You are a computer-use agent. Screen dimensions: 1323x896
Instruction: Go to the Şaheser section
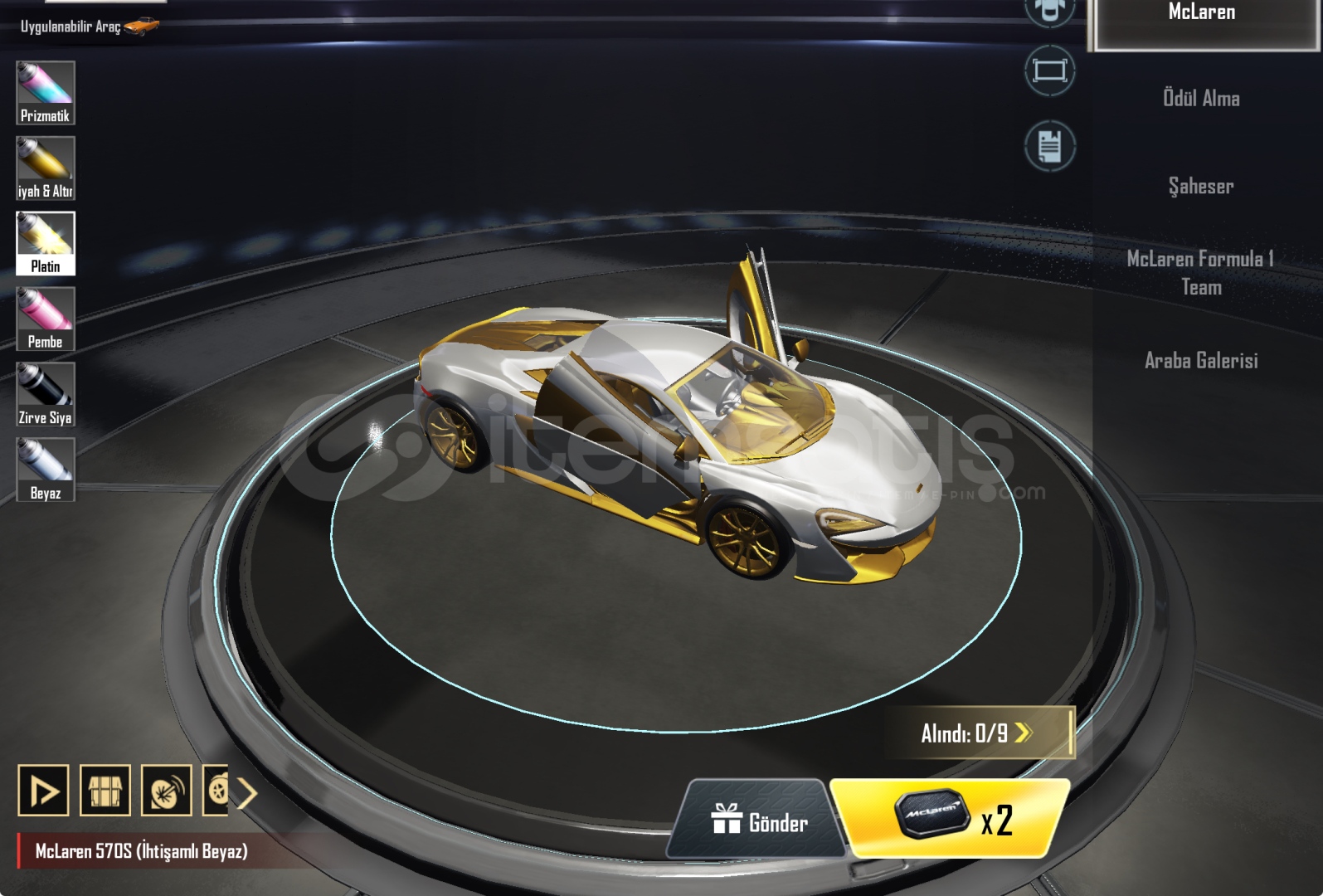pyautogui.click(x=1201, y=186)
